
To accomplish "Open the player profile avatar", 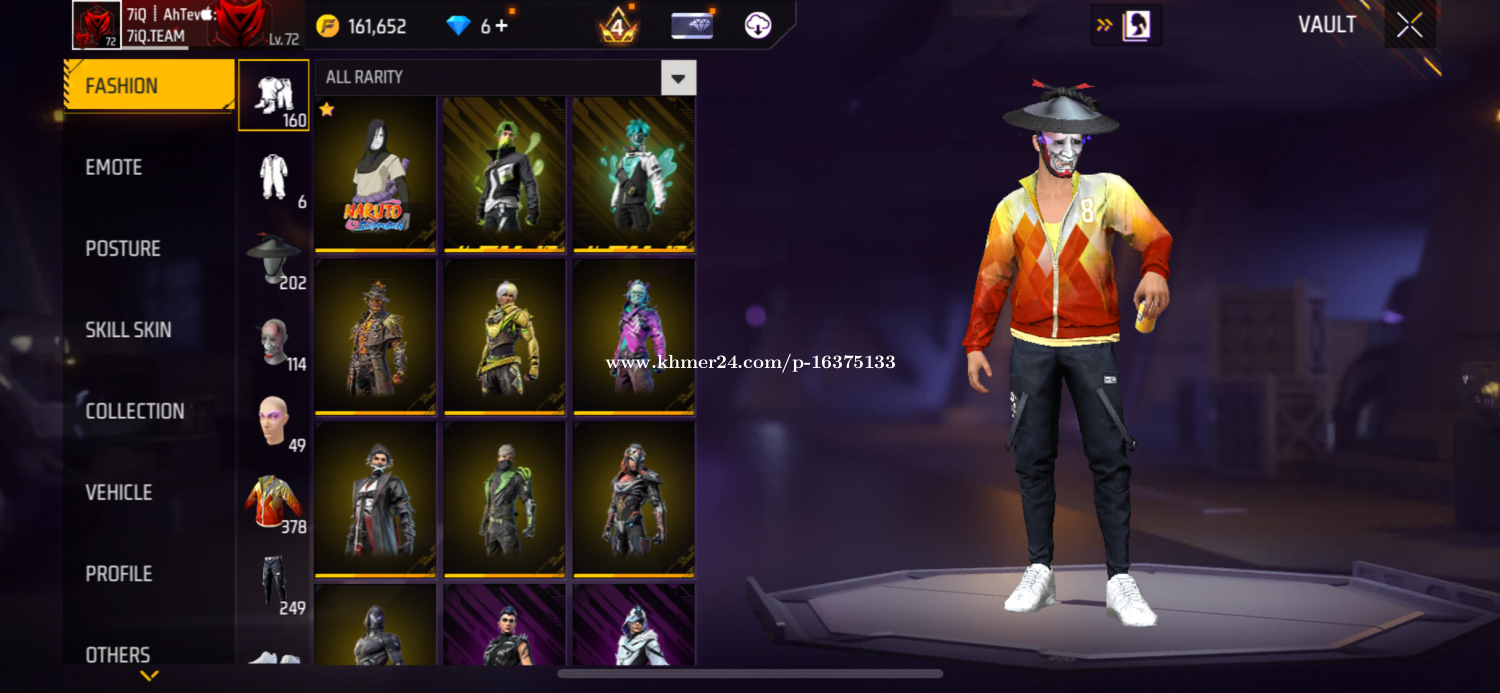I will [x=97, y=25].
